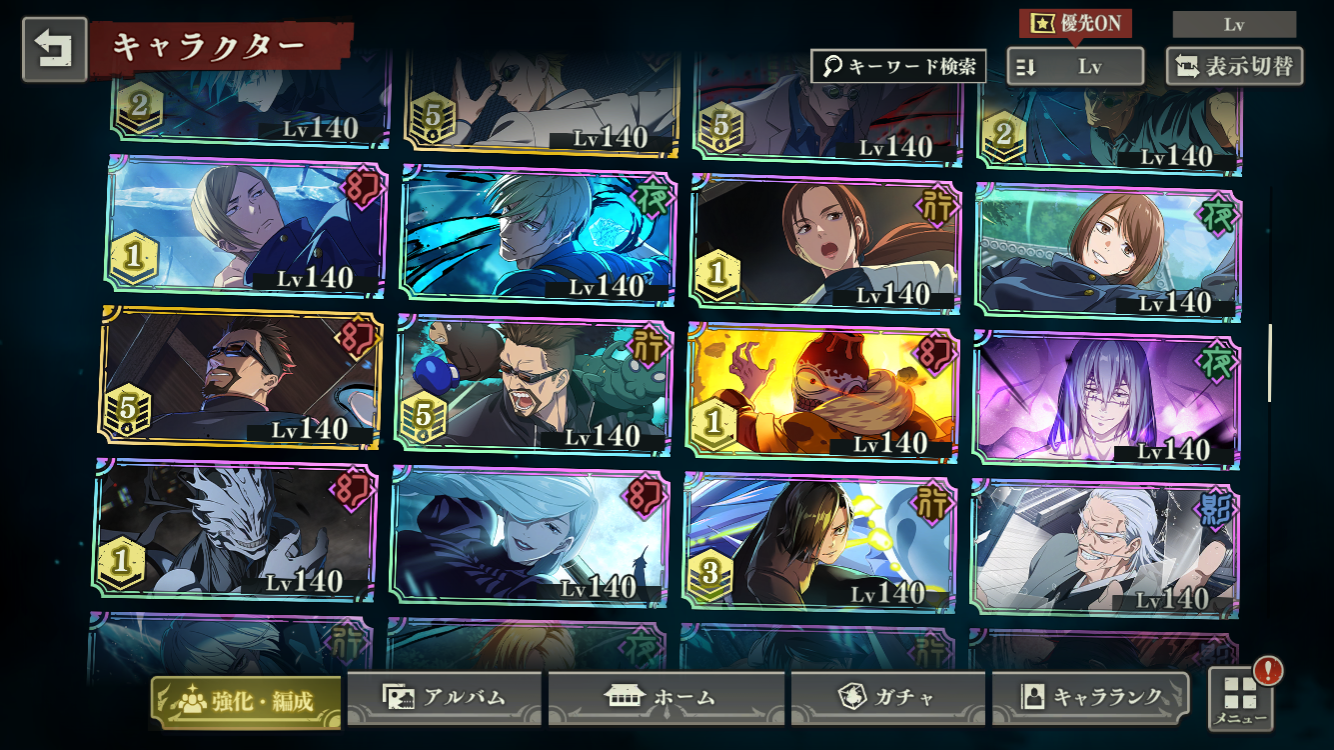Return to ホーム home screen
The width and height of the screenshot is (1334, 750).
point(665,697)
